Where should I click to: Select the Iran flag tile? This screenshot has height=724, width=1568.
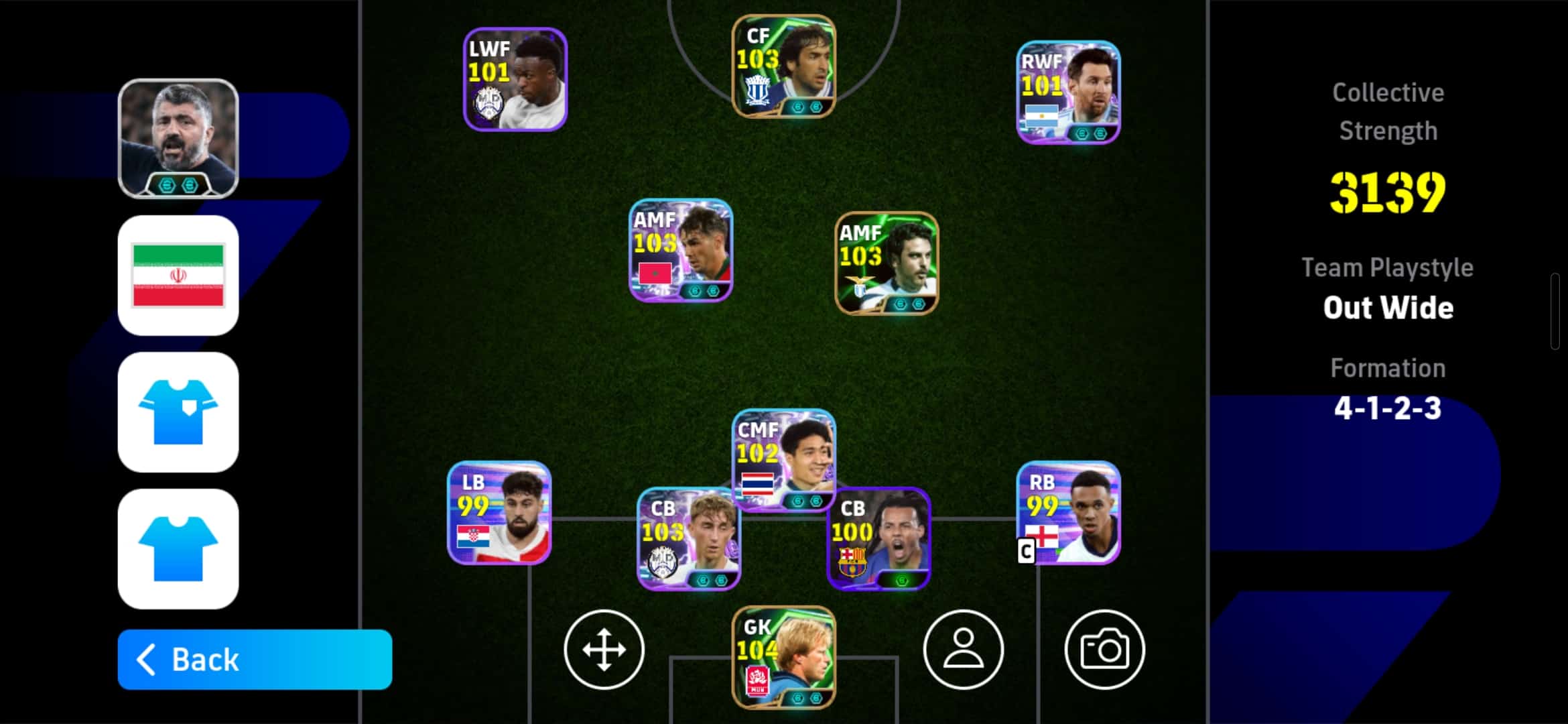[x=178, y=276]
